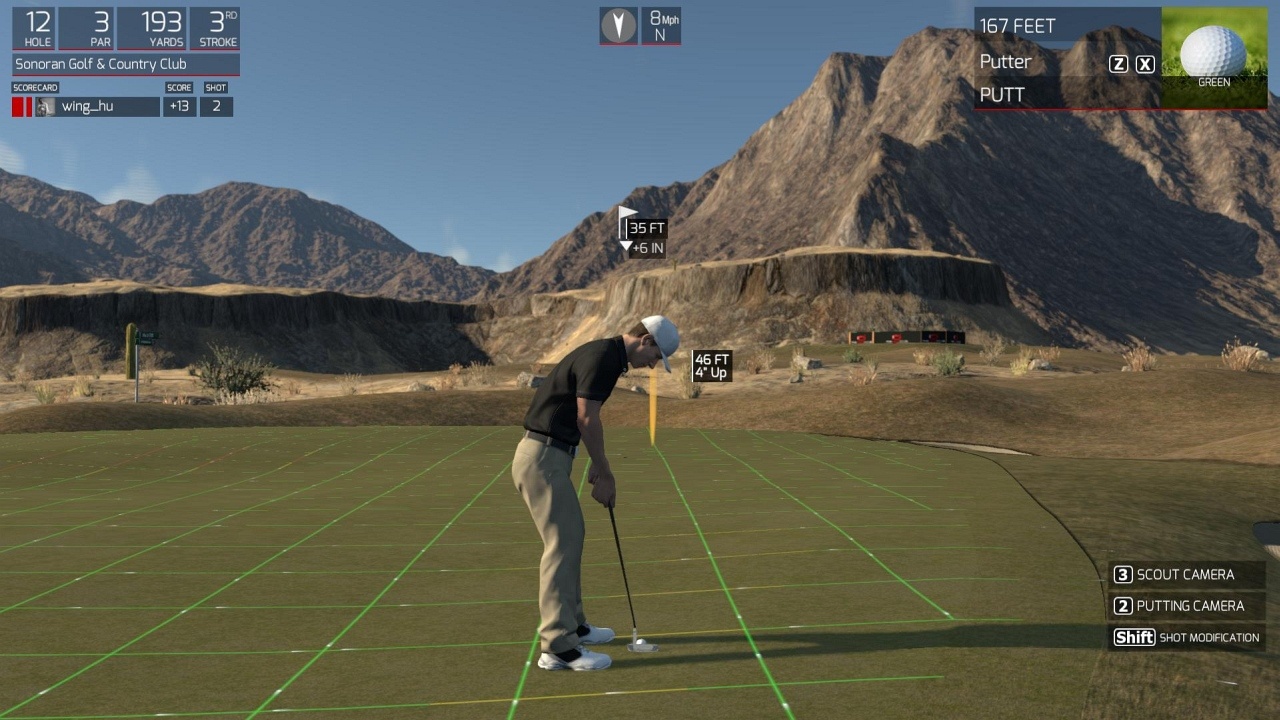Choose the PUTT shot type
The width and height of the screenshot is (1280, 720).
[x=1003, y=95]
